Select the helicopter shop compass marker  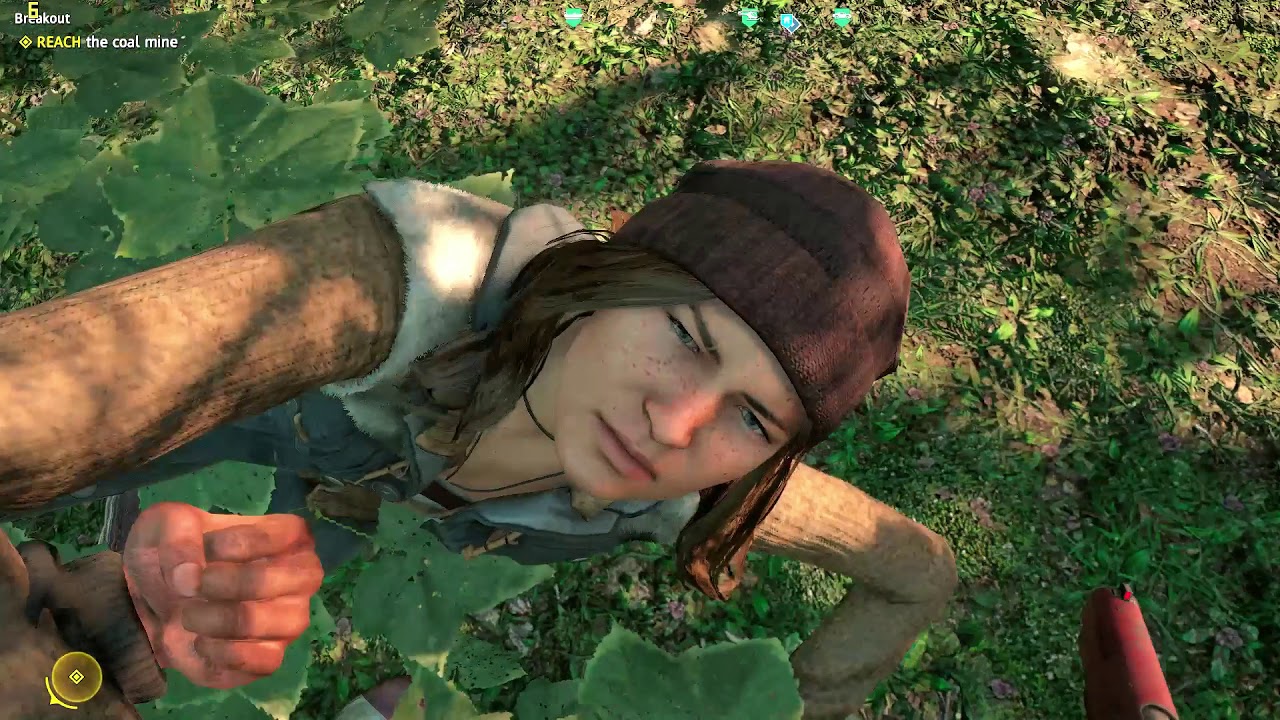[750, 17]
